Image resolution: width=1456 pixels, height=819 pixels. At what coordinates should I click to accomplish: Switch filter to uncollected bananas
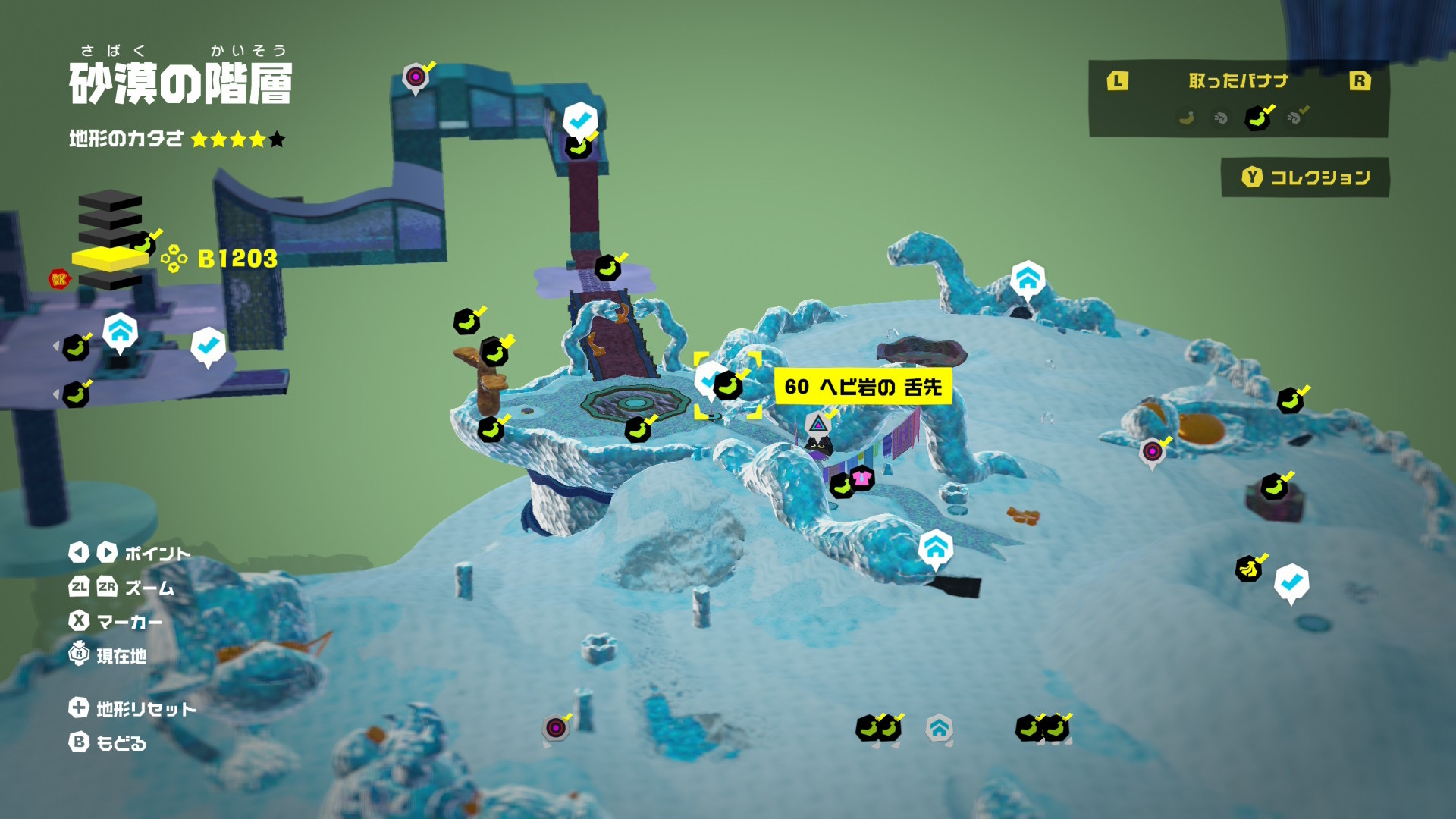(1186, 118)
